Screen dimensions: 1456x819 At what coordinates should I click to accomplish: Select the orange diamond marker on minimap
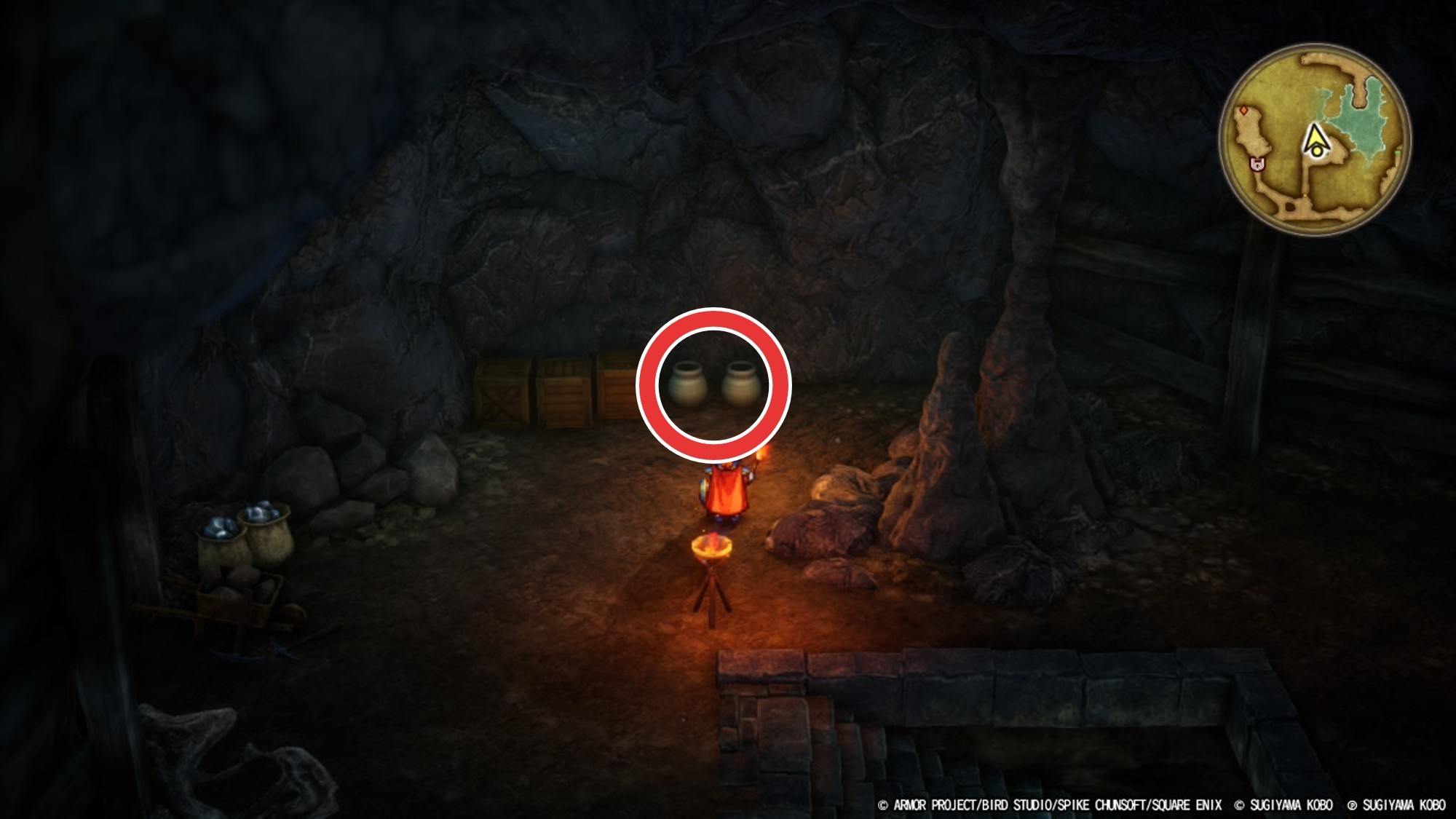click(x=1245, y=111)
